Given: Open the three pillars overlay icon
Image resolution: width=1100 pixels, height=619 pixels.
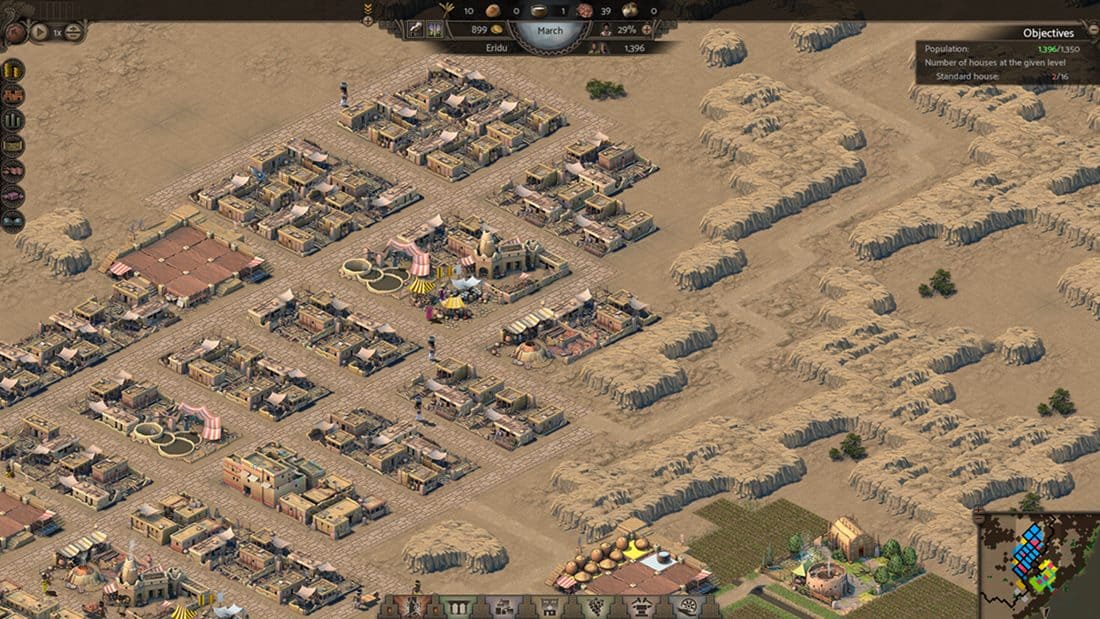Looking at the screenshot, I should [13, 121].
